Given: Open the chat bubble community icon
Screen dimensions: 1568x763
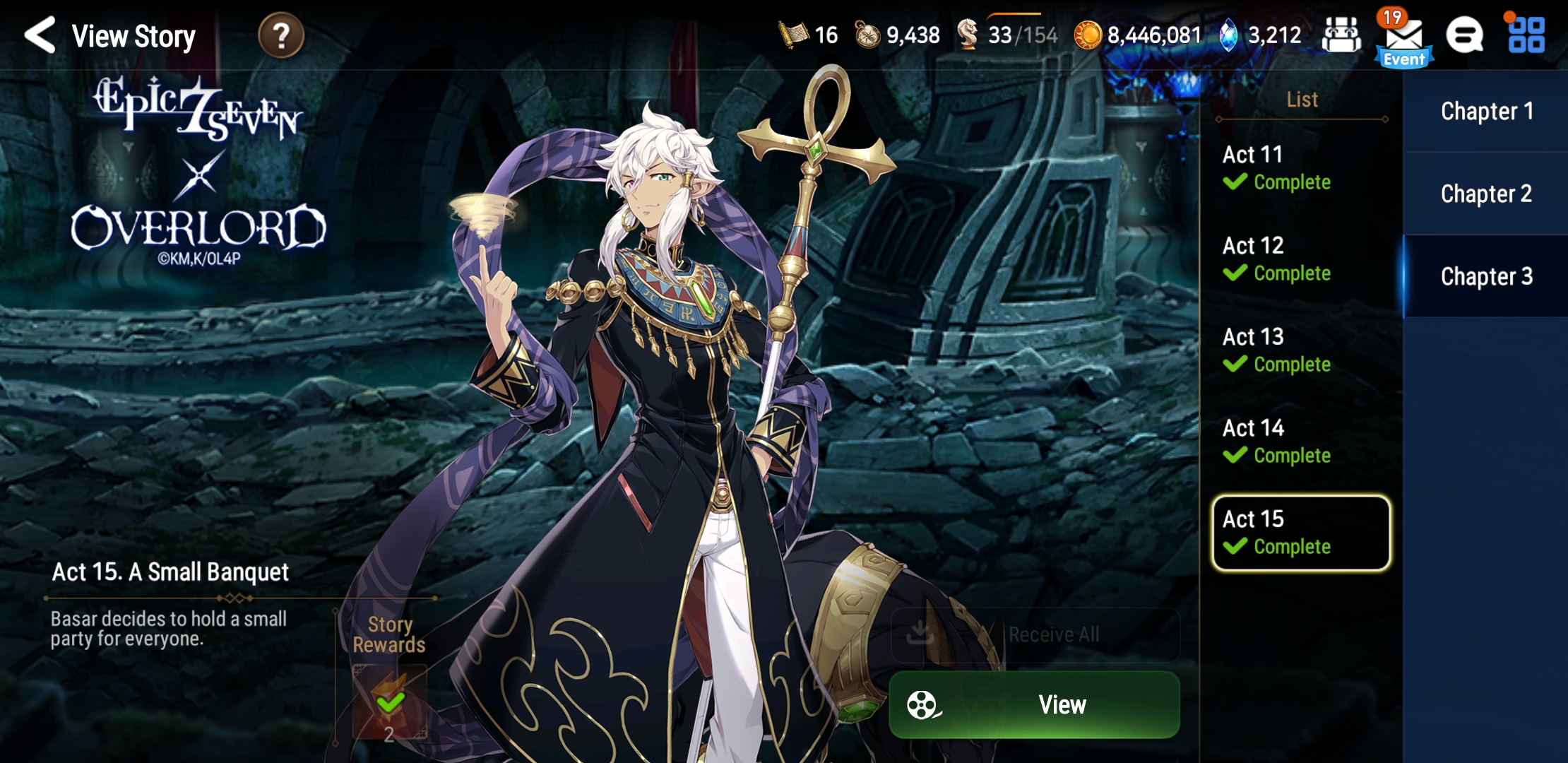Looking at the screenshot, I should click(x=1466, y=35).
